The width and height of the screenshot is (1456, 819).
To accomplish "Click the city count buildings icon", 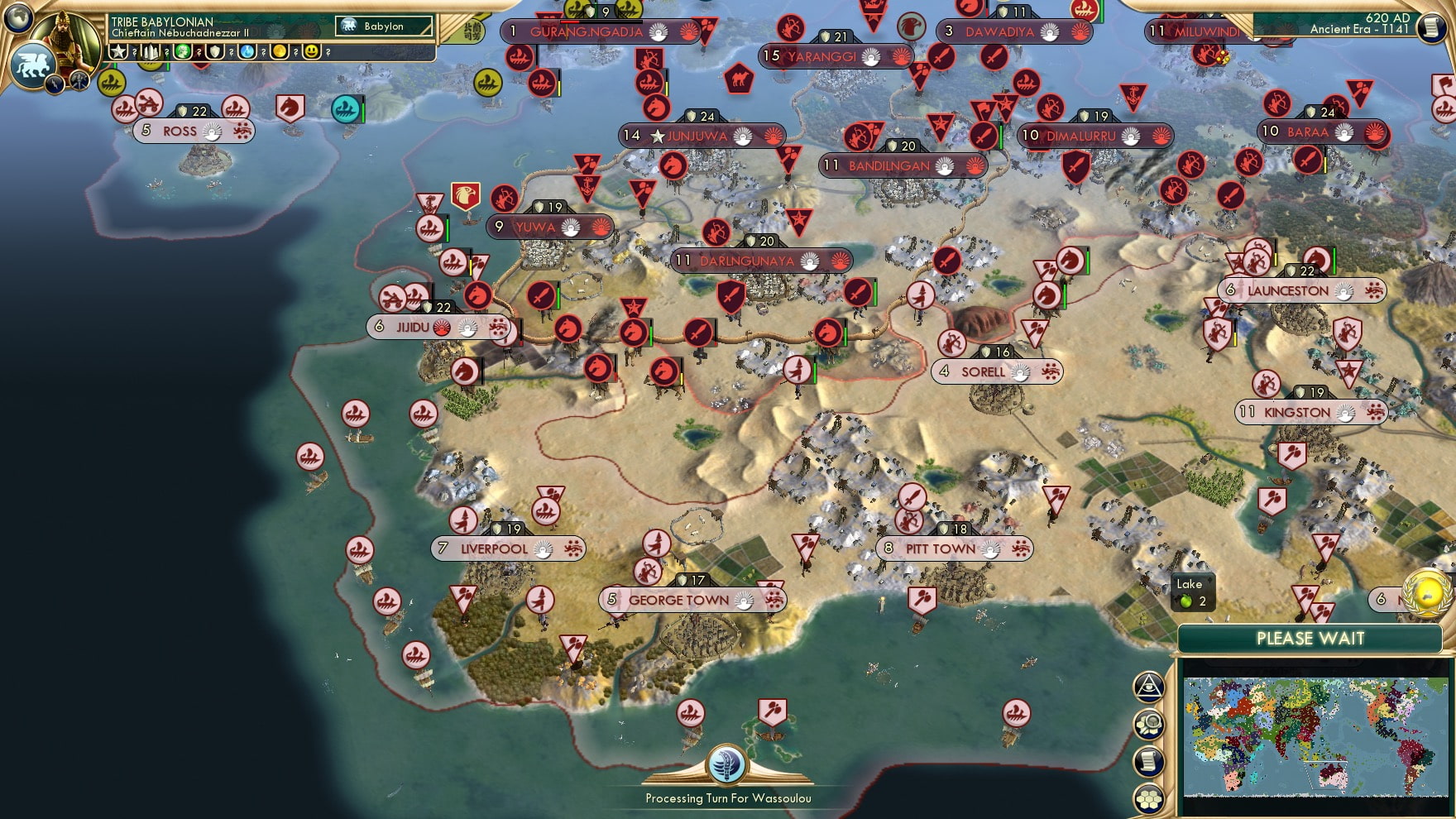I will click(150, 51).
